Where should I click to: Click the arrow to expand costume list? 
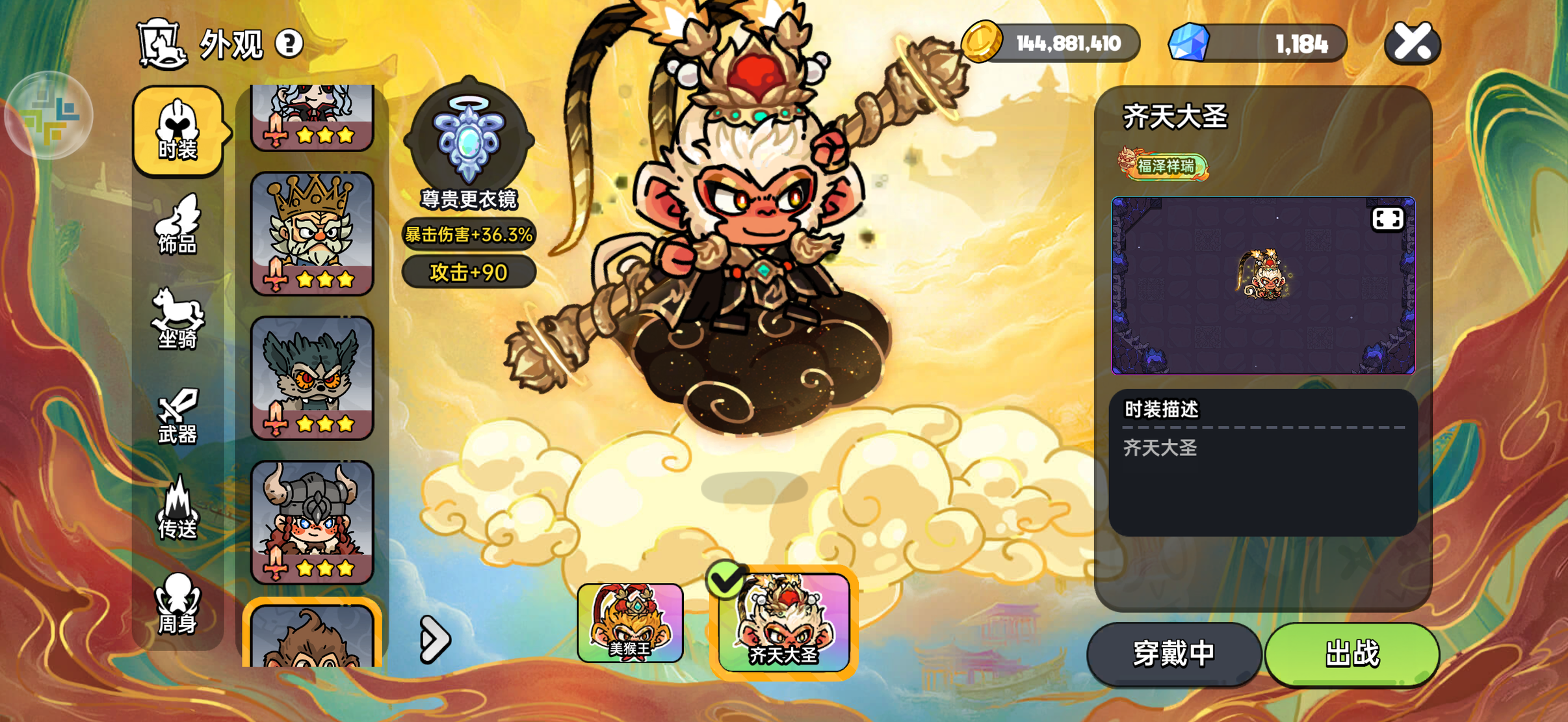435,639
